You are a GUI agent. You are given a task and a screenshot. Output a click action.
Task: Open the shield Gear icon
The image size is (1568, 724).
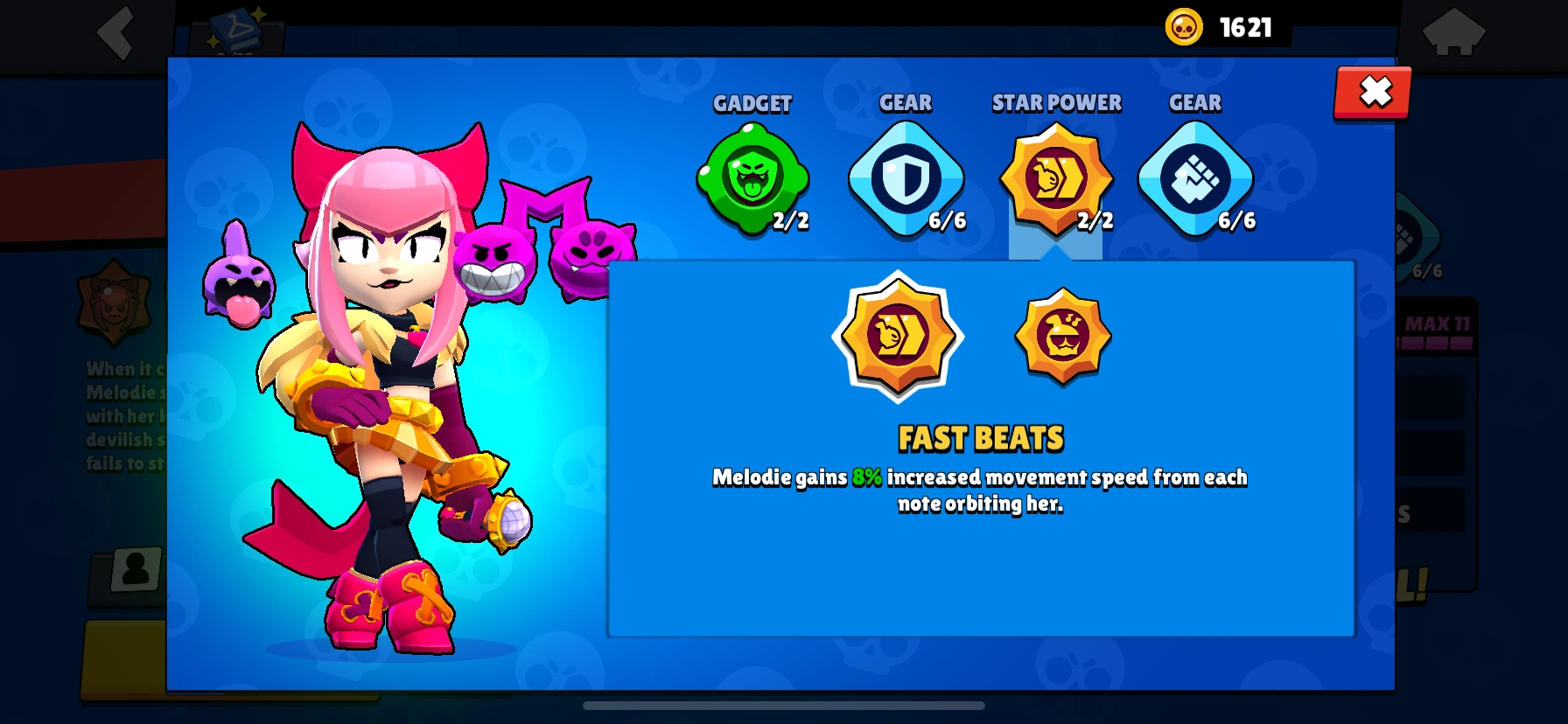906,179
